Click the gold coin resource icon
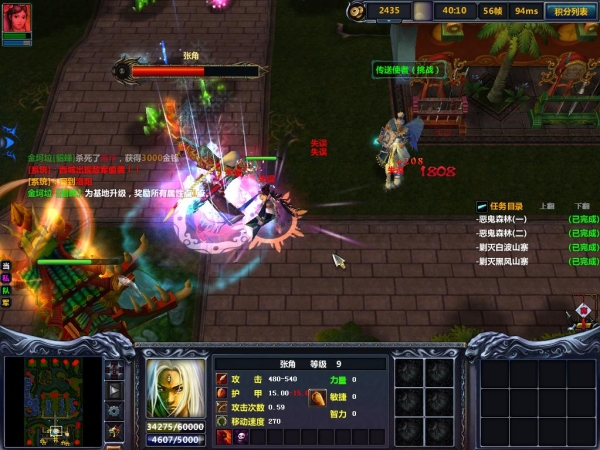The width and height of the screenshot is (600, 450). point(357,11)
